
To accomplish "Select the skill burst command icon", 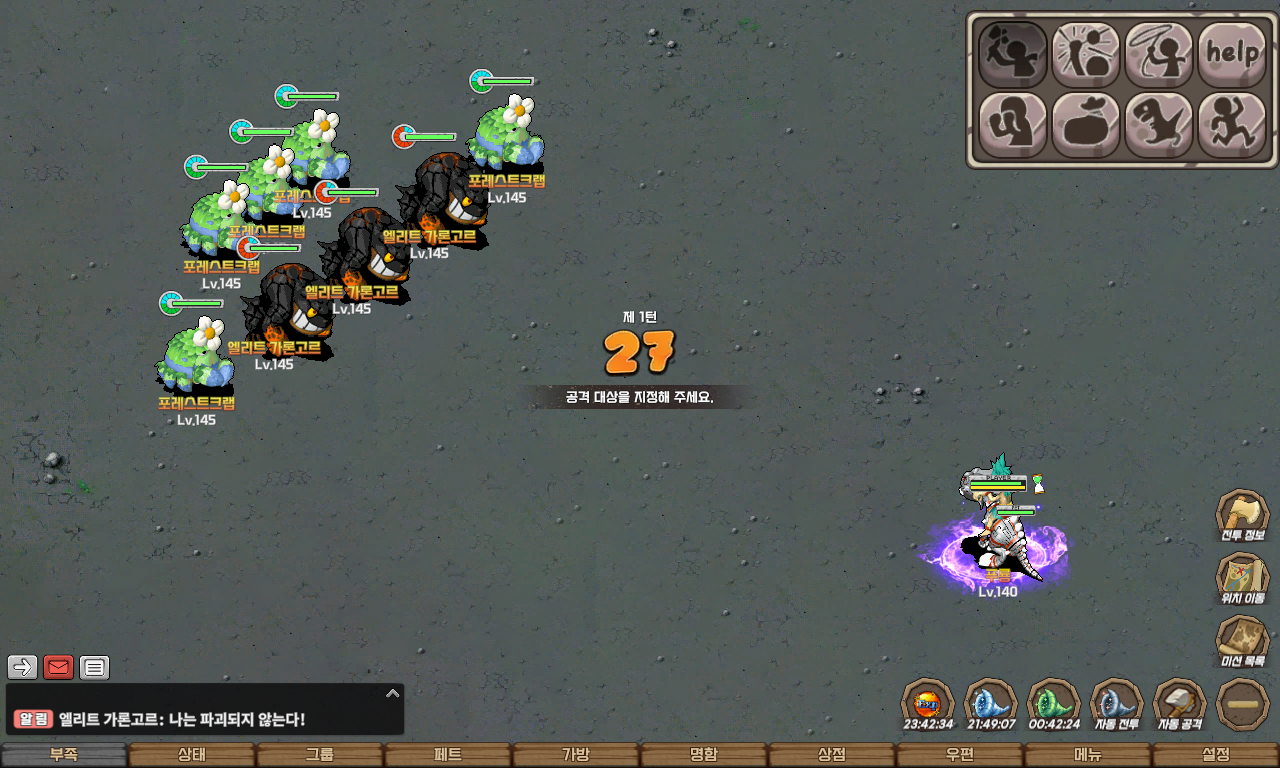I will pyautogui.click(x=1085, y=53).
